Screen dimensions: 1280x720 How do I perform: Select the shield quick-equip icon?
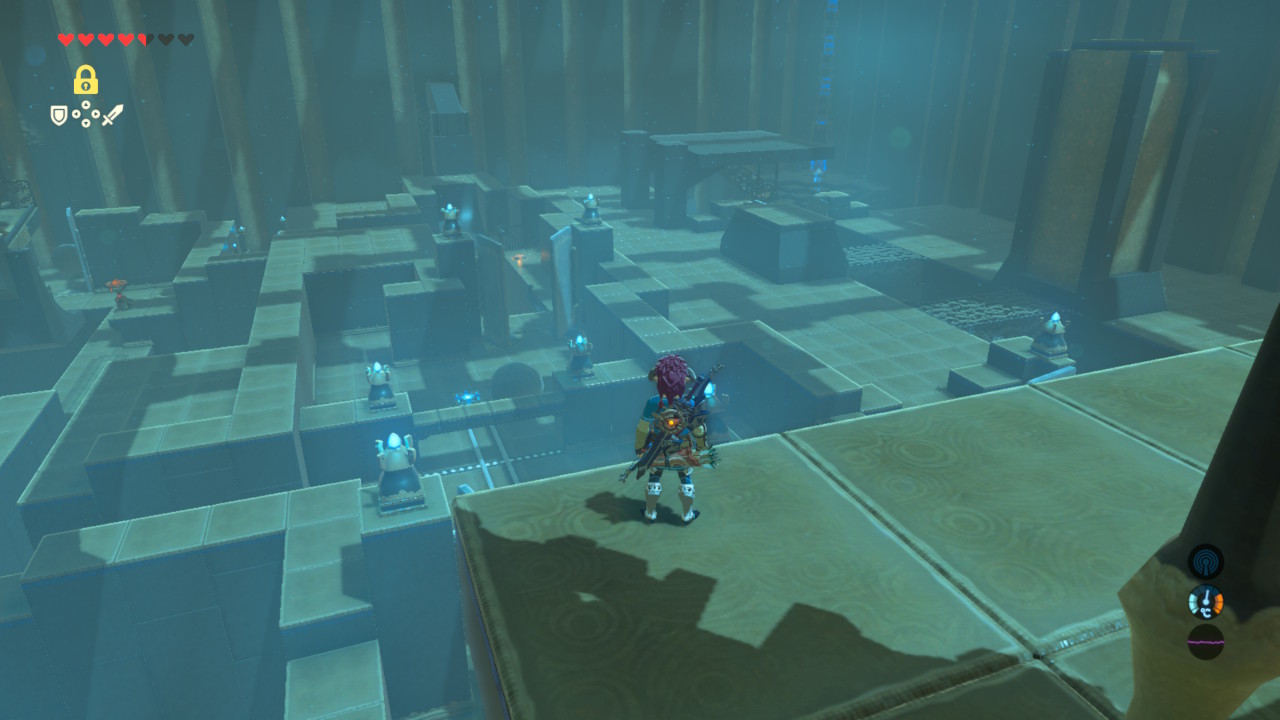59,115
